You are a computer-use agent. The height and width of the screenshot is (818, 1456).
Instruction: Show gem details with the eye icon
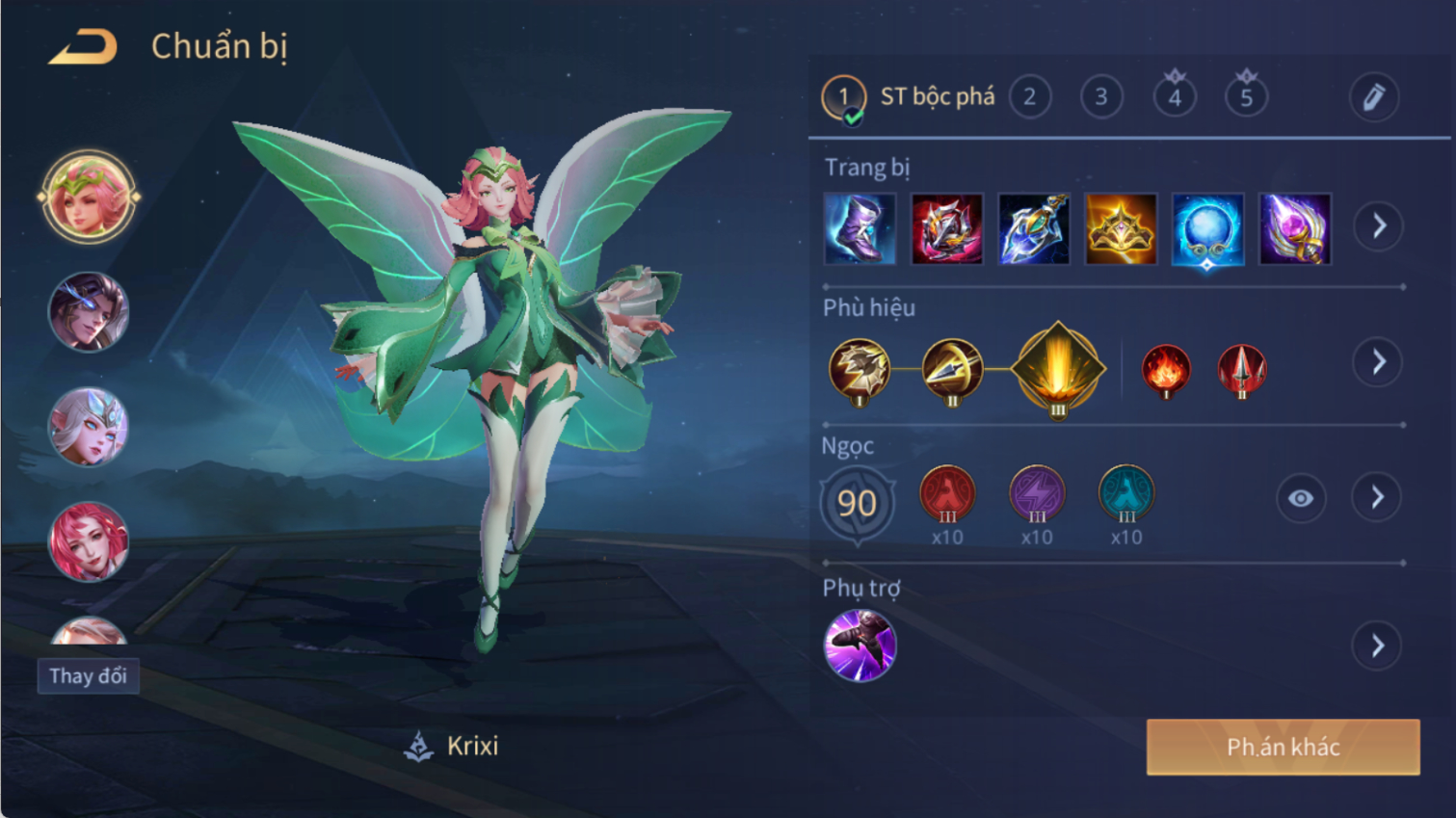point(1300,498)
